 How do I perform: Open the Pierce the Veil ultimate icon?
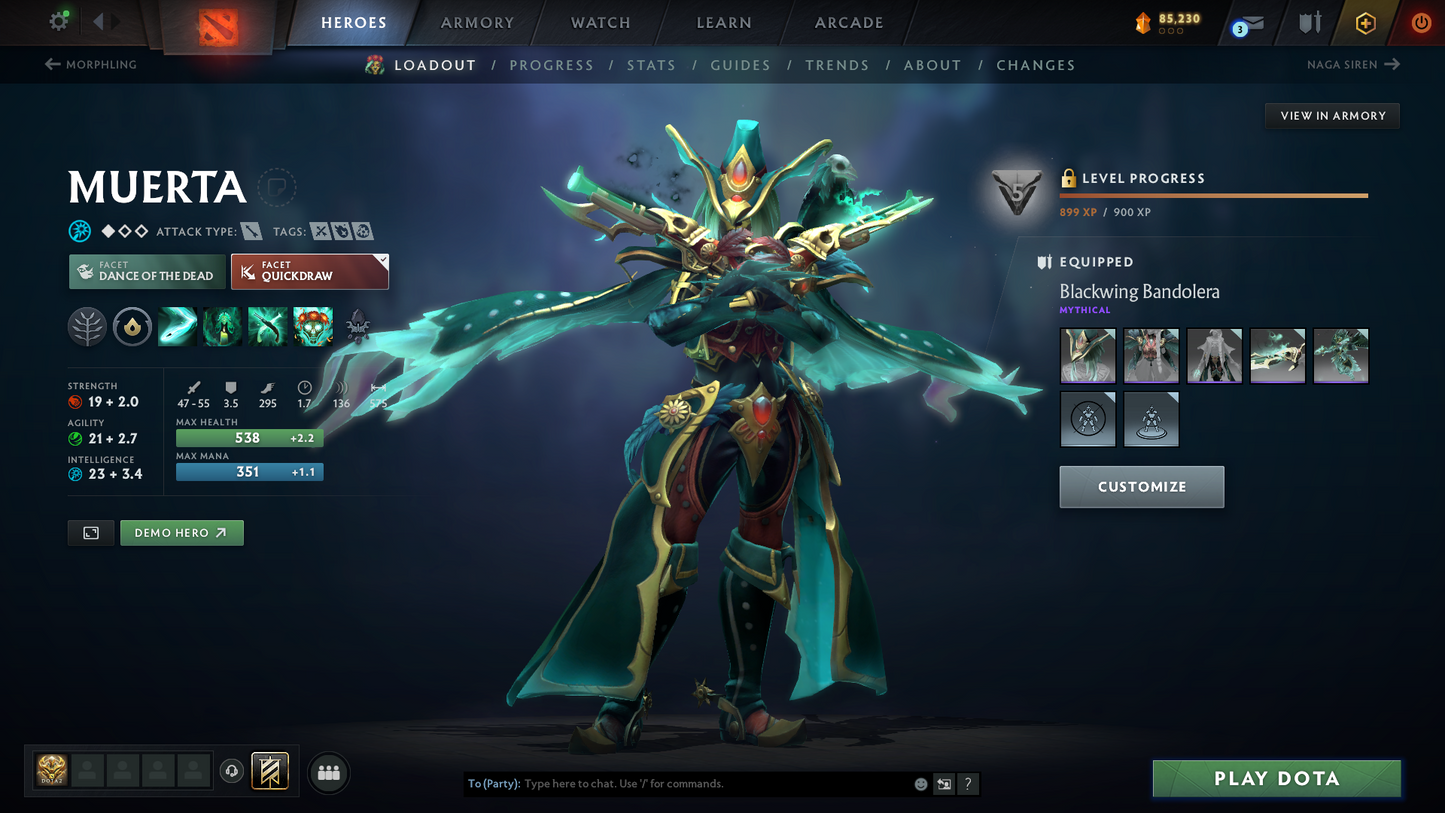pyautogui.click(x=312, y=326)
